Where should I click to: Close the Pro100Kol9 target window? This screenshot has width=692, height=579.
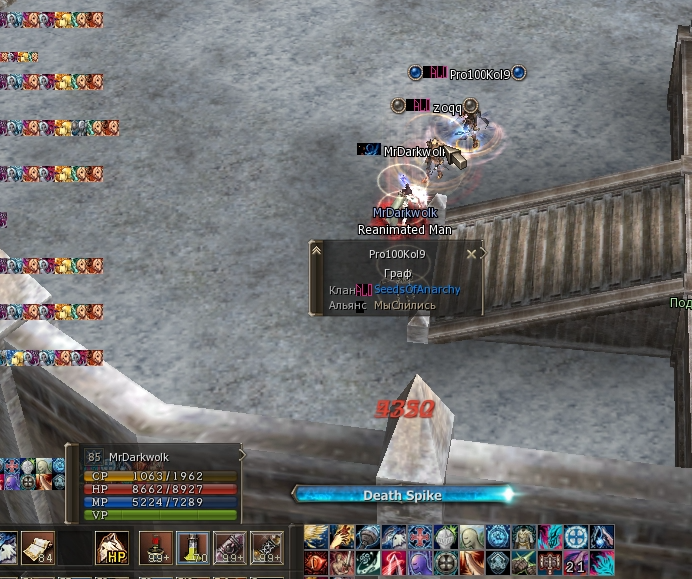471,254
